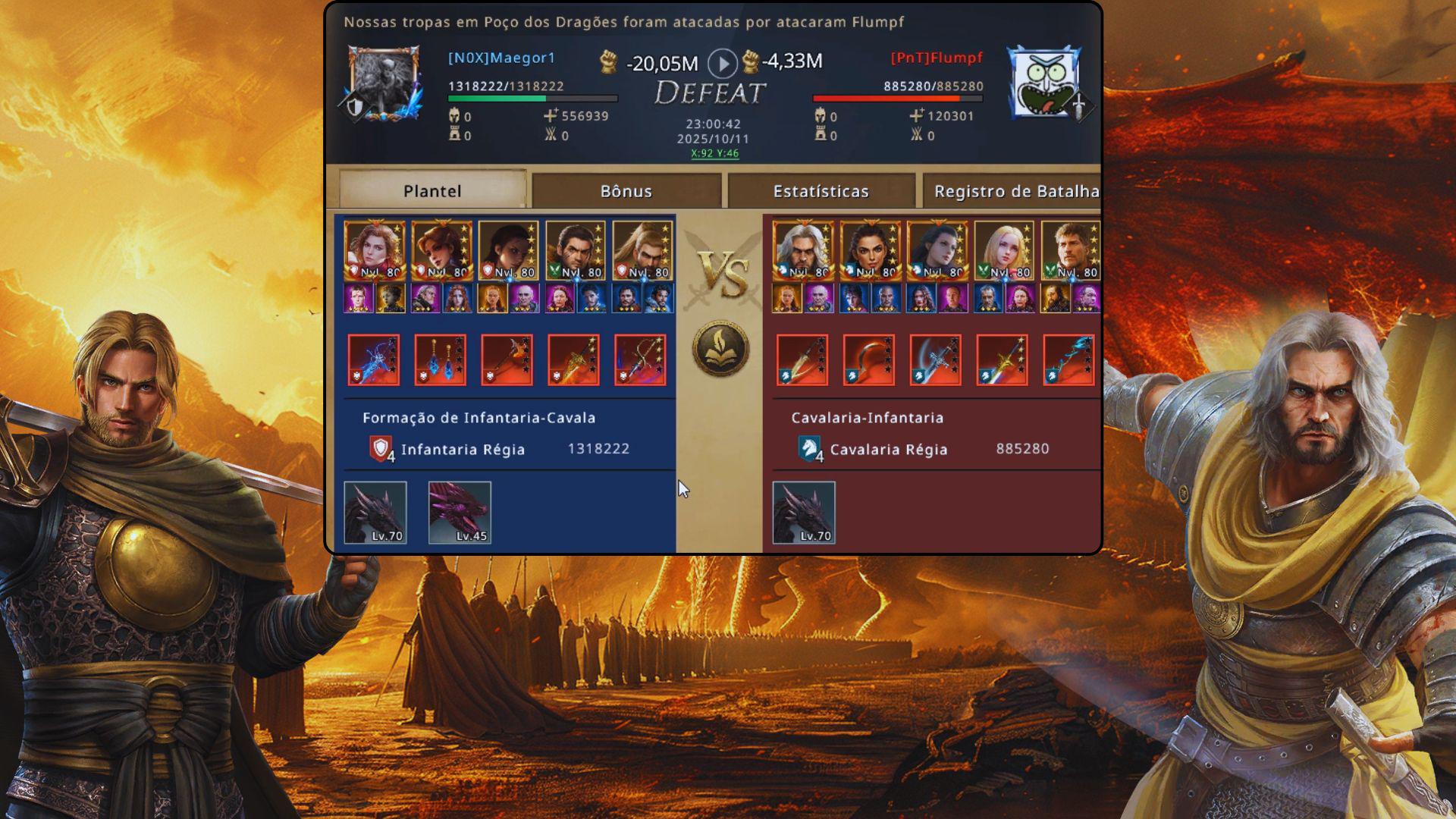
Task: Select the enemy's Lv.70 dragon
Action: tap(804, 513)
